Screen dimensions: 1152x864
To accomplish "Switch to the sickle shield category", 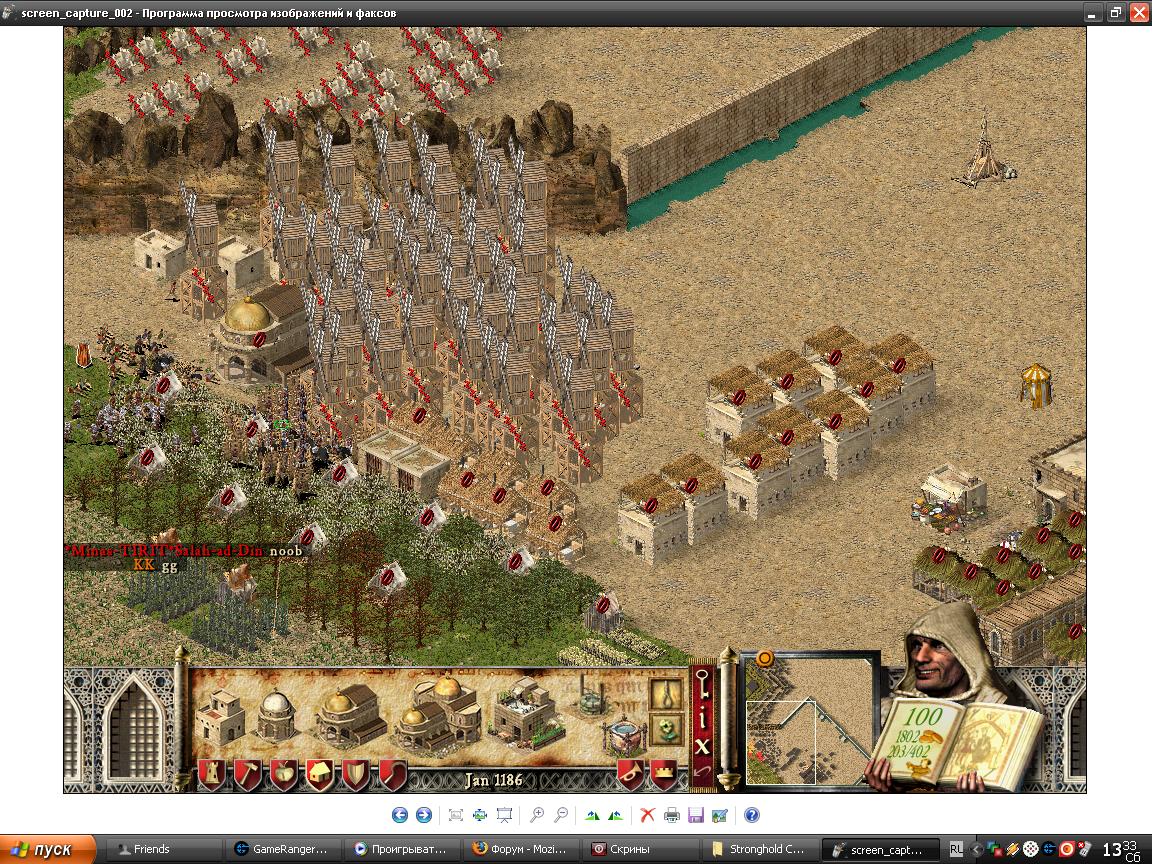I will [393, 775].
